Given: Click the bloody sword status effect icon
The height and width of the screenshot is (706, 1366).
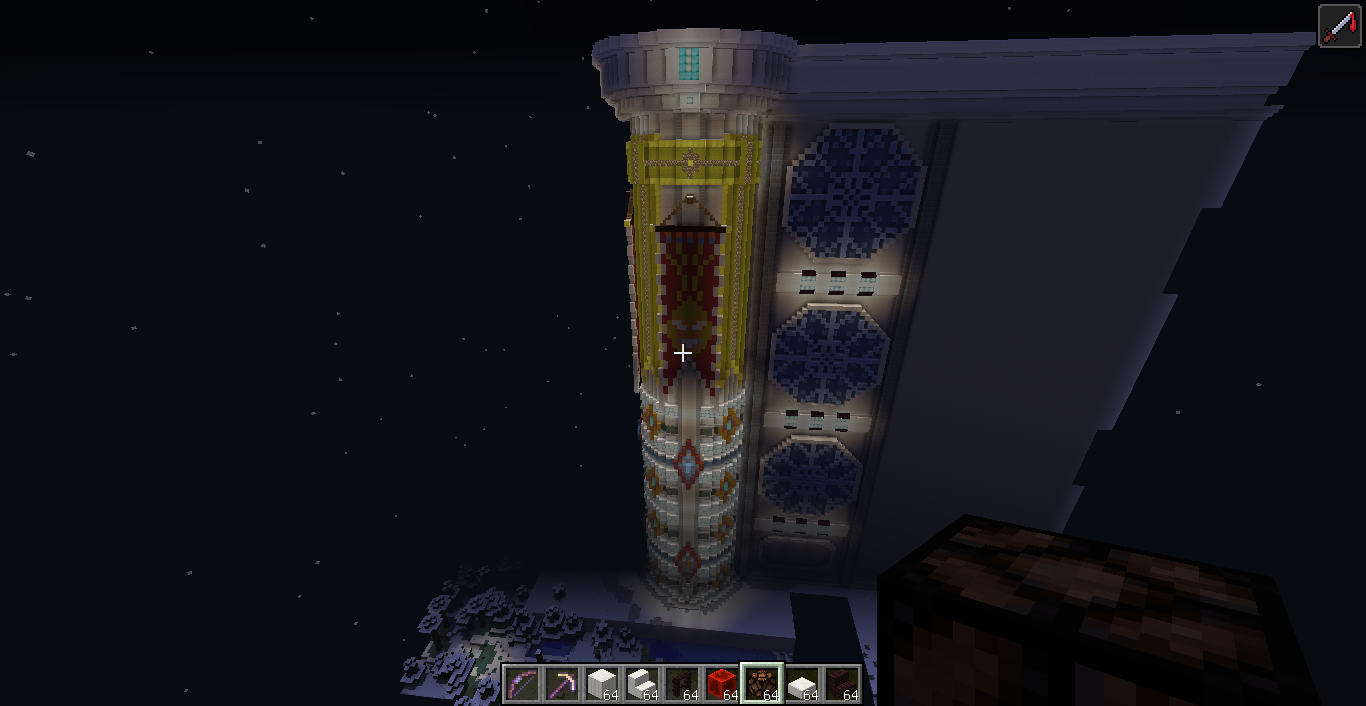Looking at the screenshot, I should [x=1339, y=27].
